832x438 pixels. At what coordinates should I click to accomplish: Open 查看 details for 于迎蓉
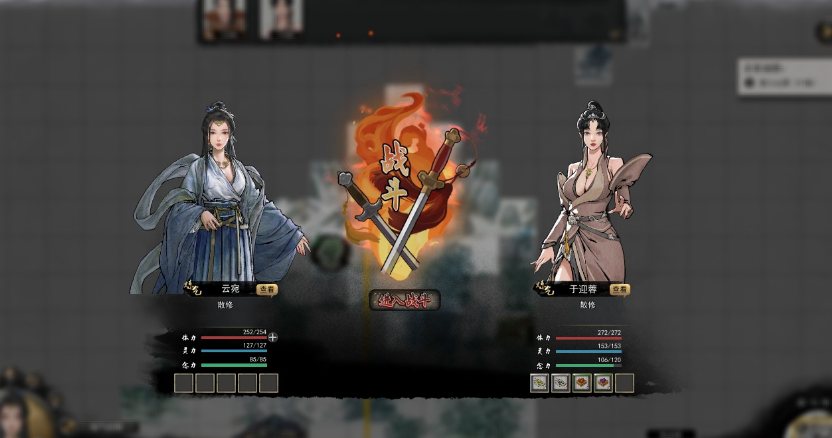619,289
